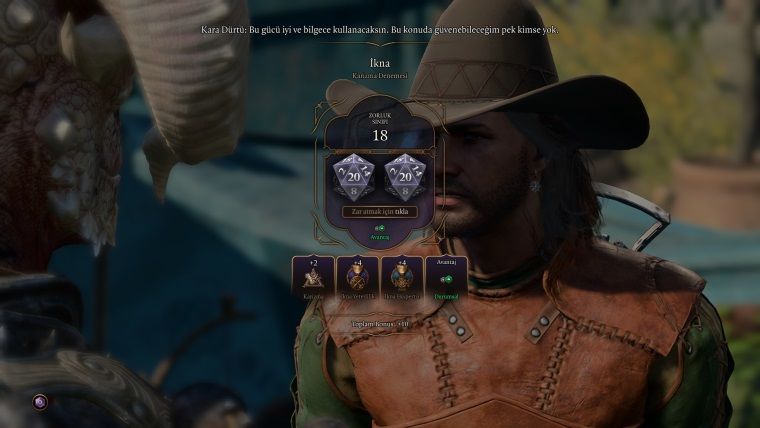Inspect the İkna Ekspertizi +4 bonus card
Image resolution: width=760 pixels, height=428 pixels.
coord(402,278)
